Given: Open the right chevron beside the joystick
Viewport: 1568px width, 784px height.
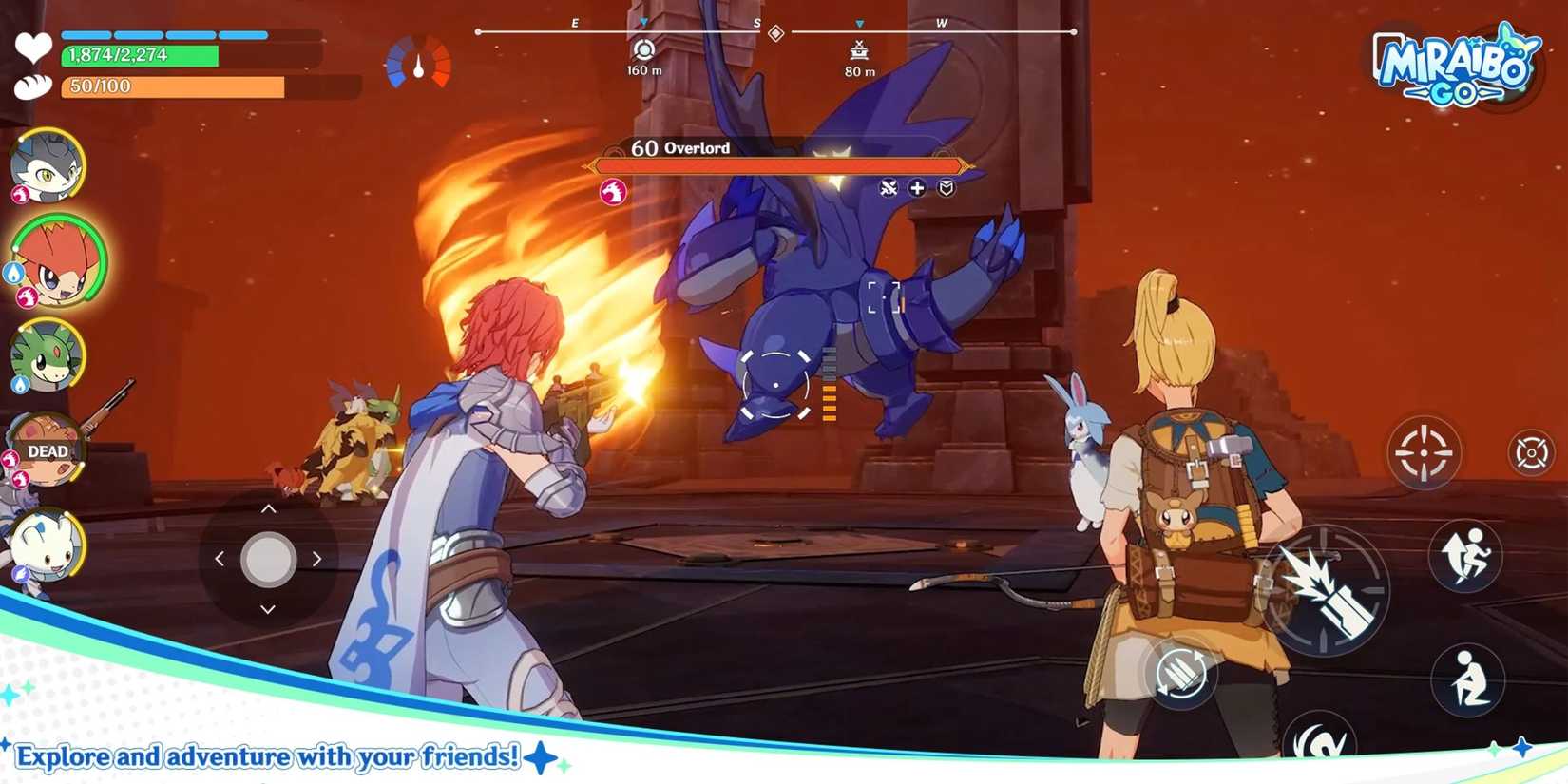Looking at the screenshot, I should click(317, 559).
